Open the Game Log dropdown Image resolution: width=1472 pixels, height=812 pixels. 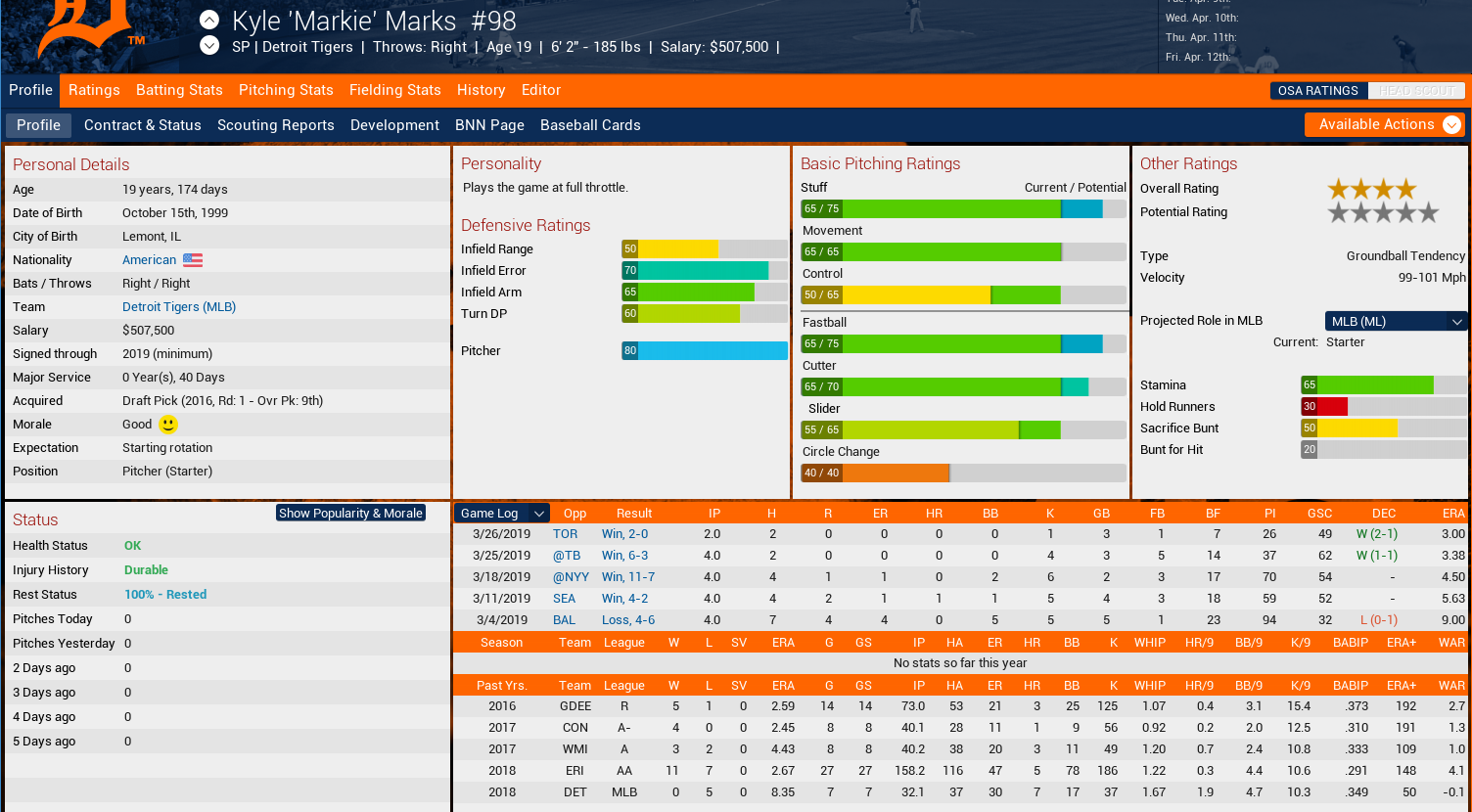(502, 513)
